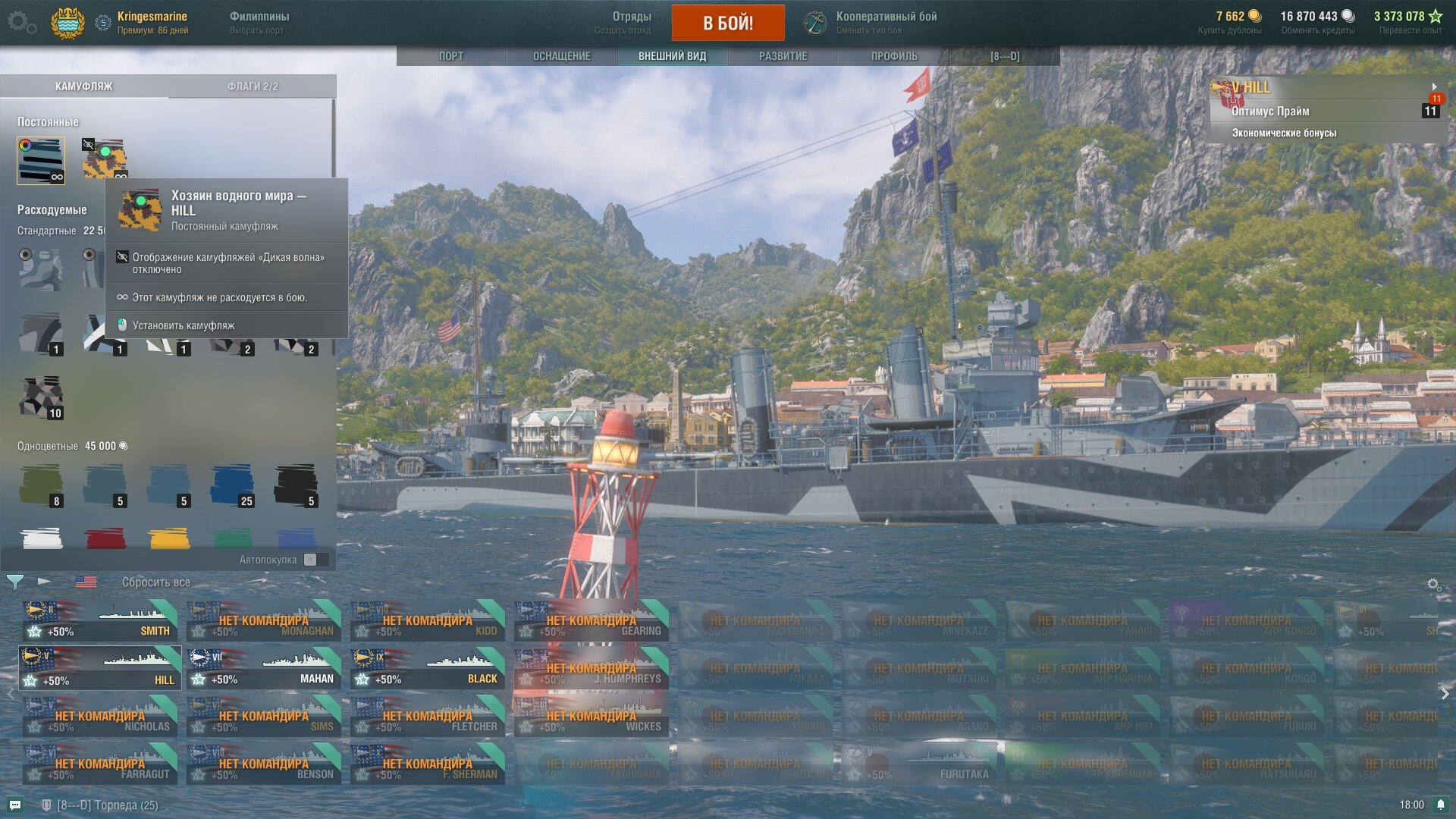Select the MAHAN ship in carousel

[263, 668]
